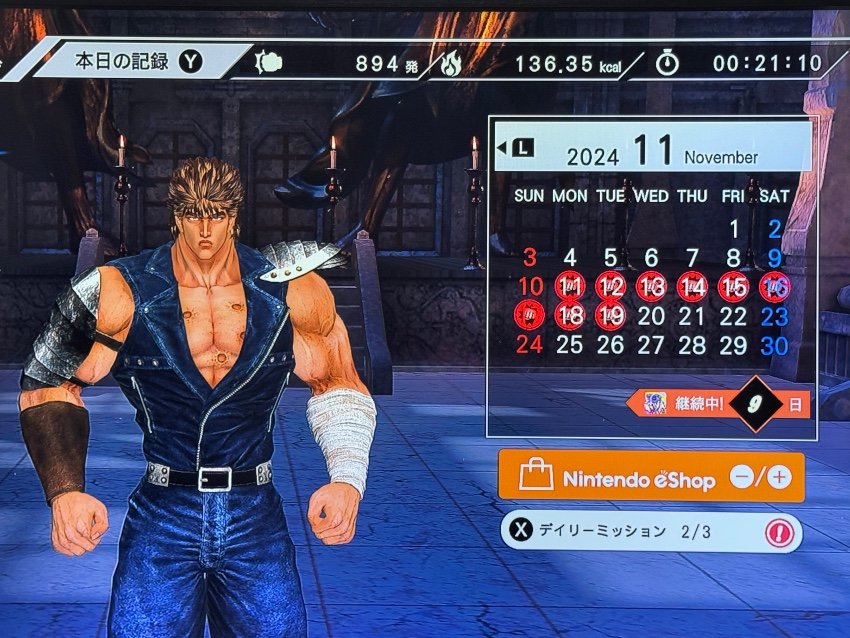The image size is (850, 638).
Task: Select November 16 on the calendar
Action: [774, 287]
